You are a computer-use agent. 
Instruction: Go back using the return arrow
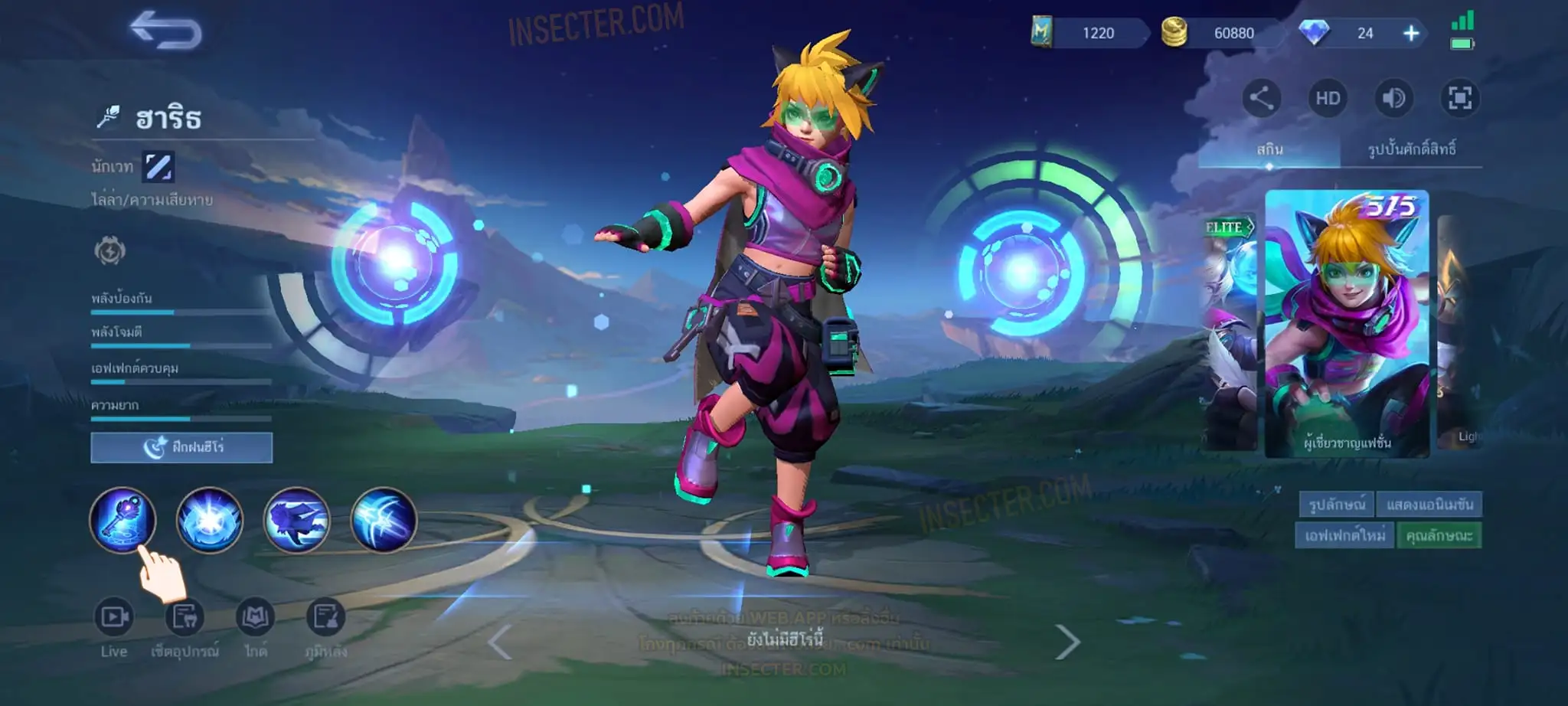click(165, 31)
